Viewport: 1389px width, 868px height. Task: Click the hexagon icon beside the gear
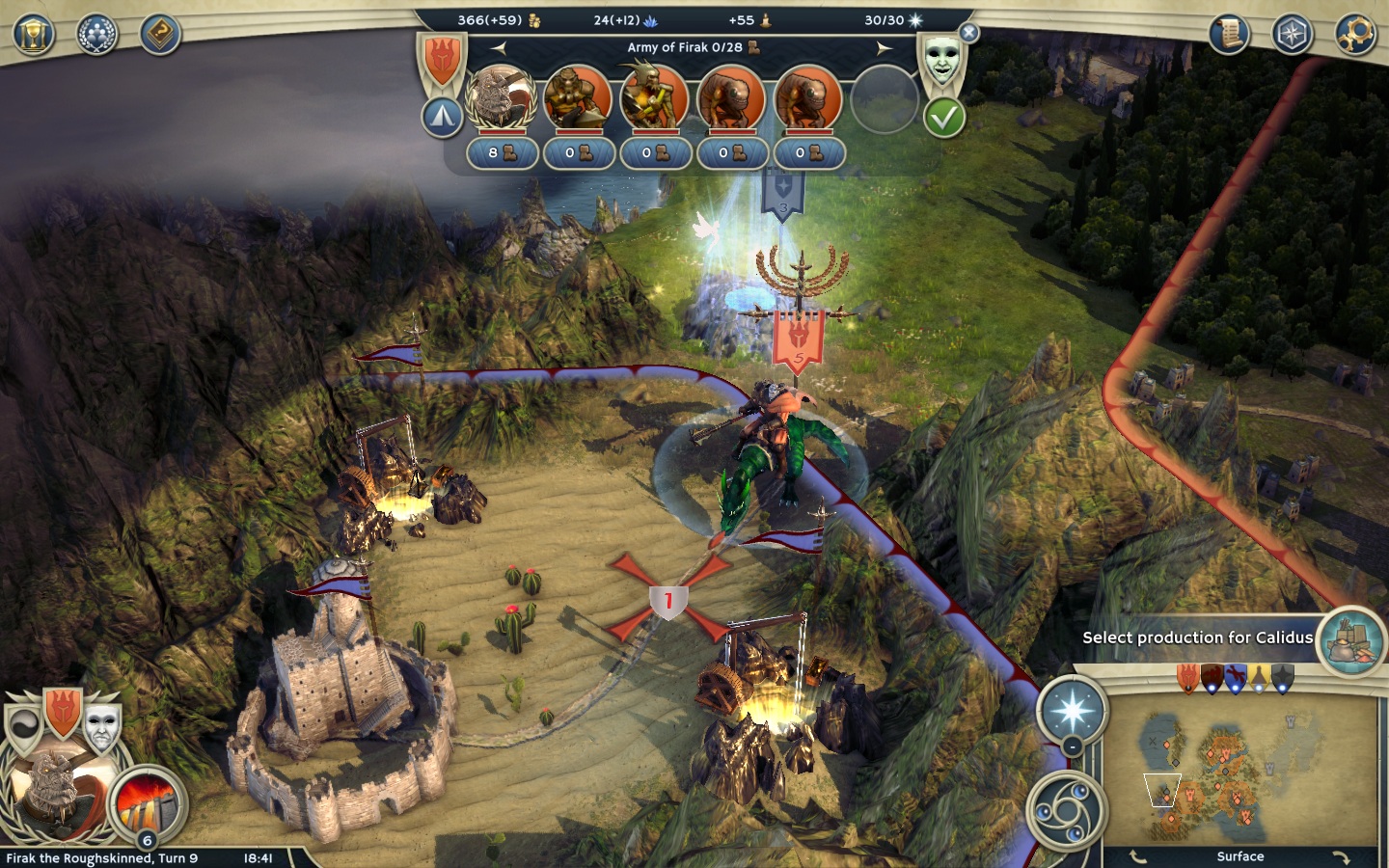(1292, 35)
